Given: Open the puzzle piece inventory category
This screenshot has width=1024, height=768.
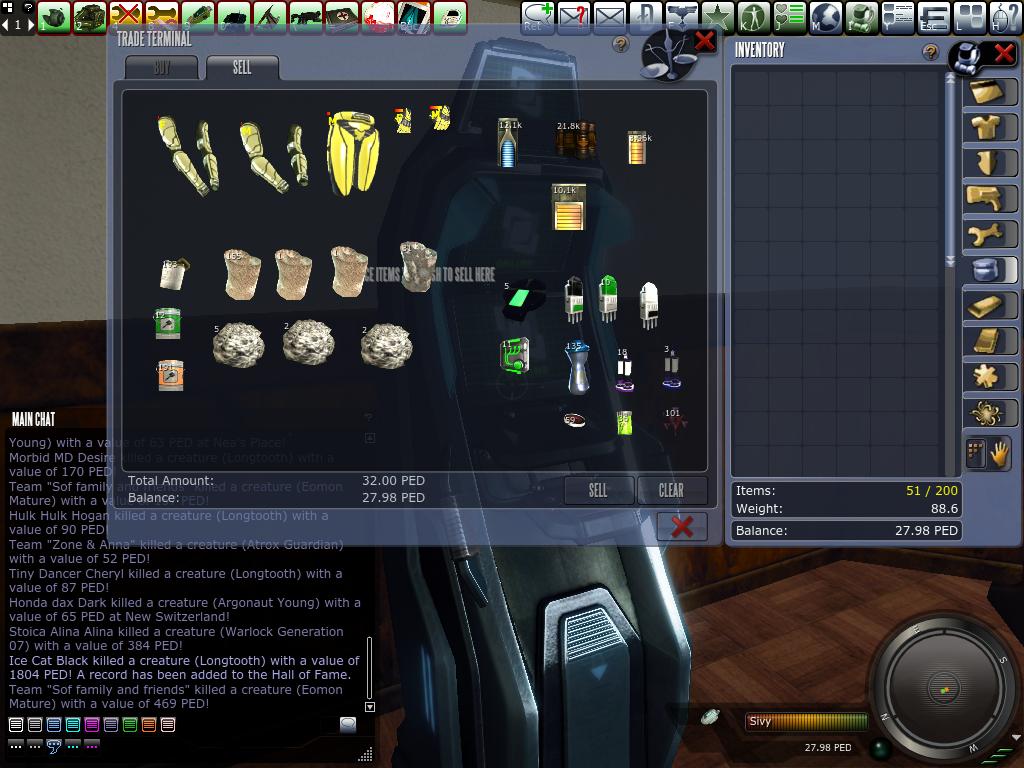Looking at the screenshot, I should click(x=990, y=376).
